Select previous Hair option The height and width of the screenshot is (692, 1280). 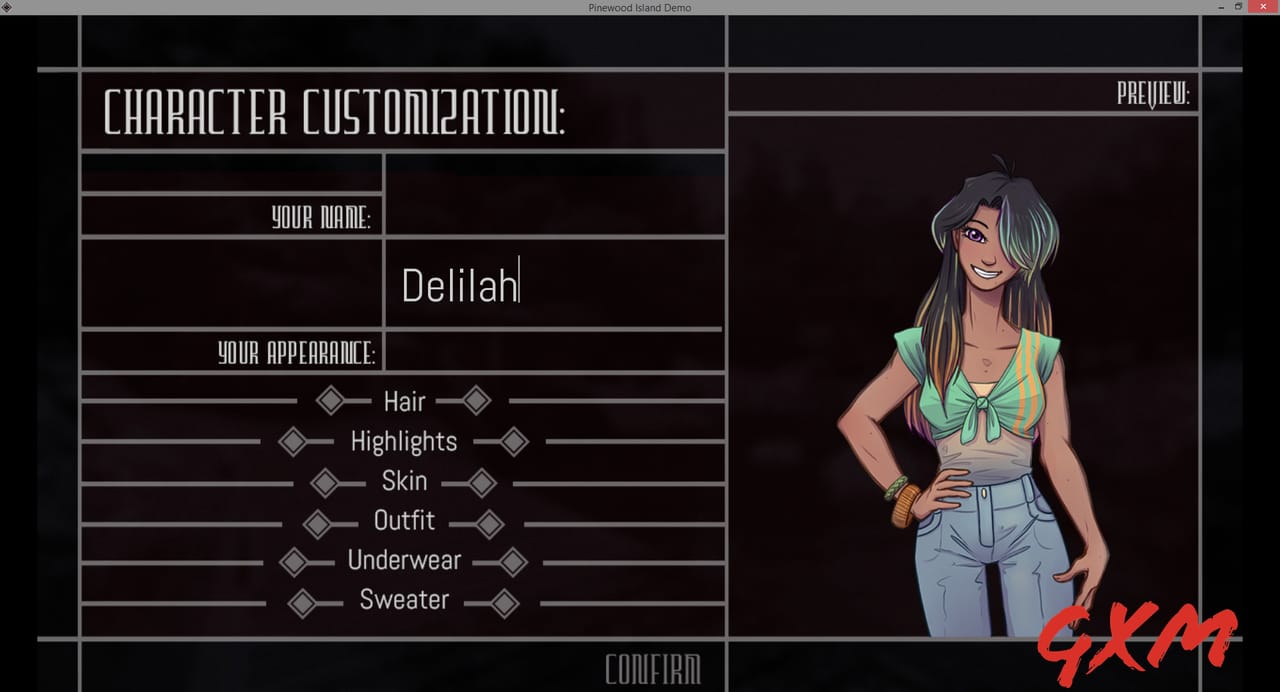[329, 401]
